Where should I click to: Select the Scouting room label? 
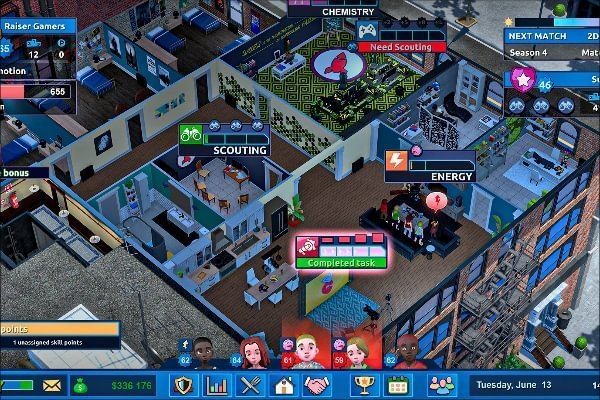coord(240,150)
